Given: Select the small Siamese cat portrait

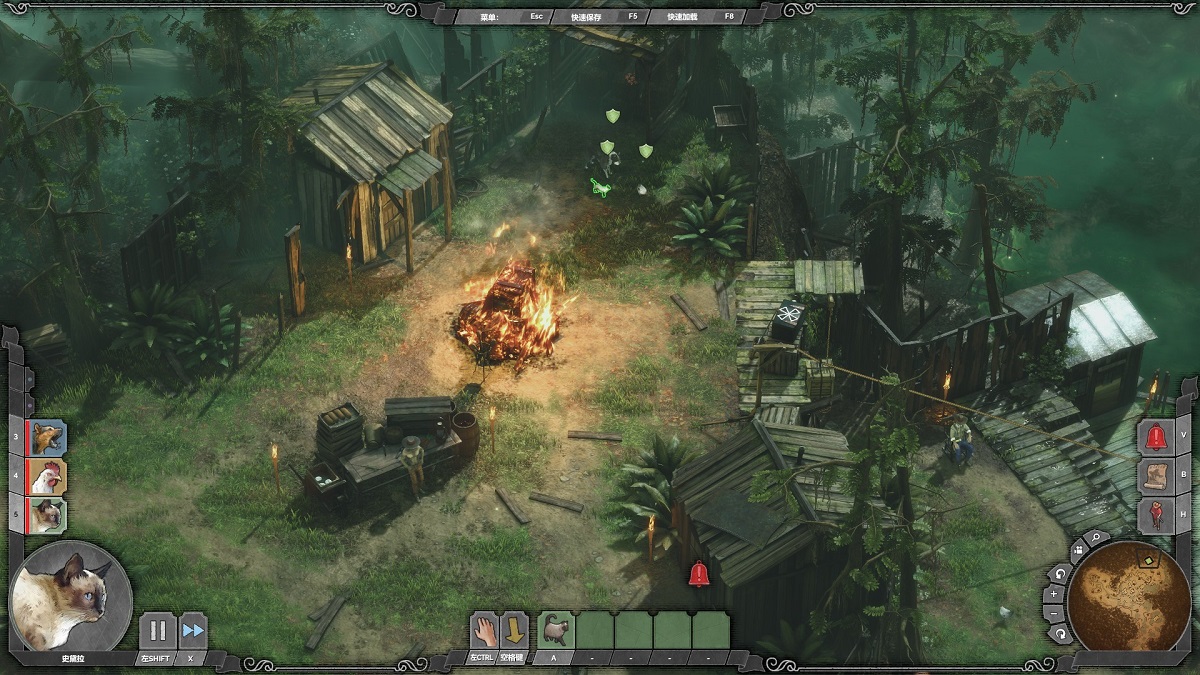Looking at the screenshot, I should (46, 515).
